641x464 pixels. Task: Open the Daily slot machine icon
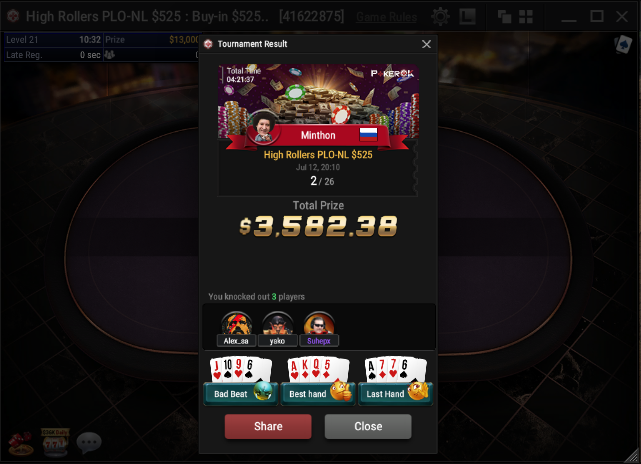pos(53,442)
